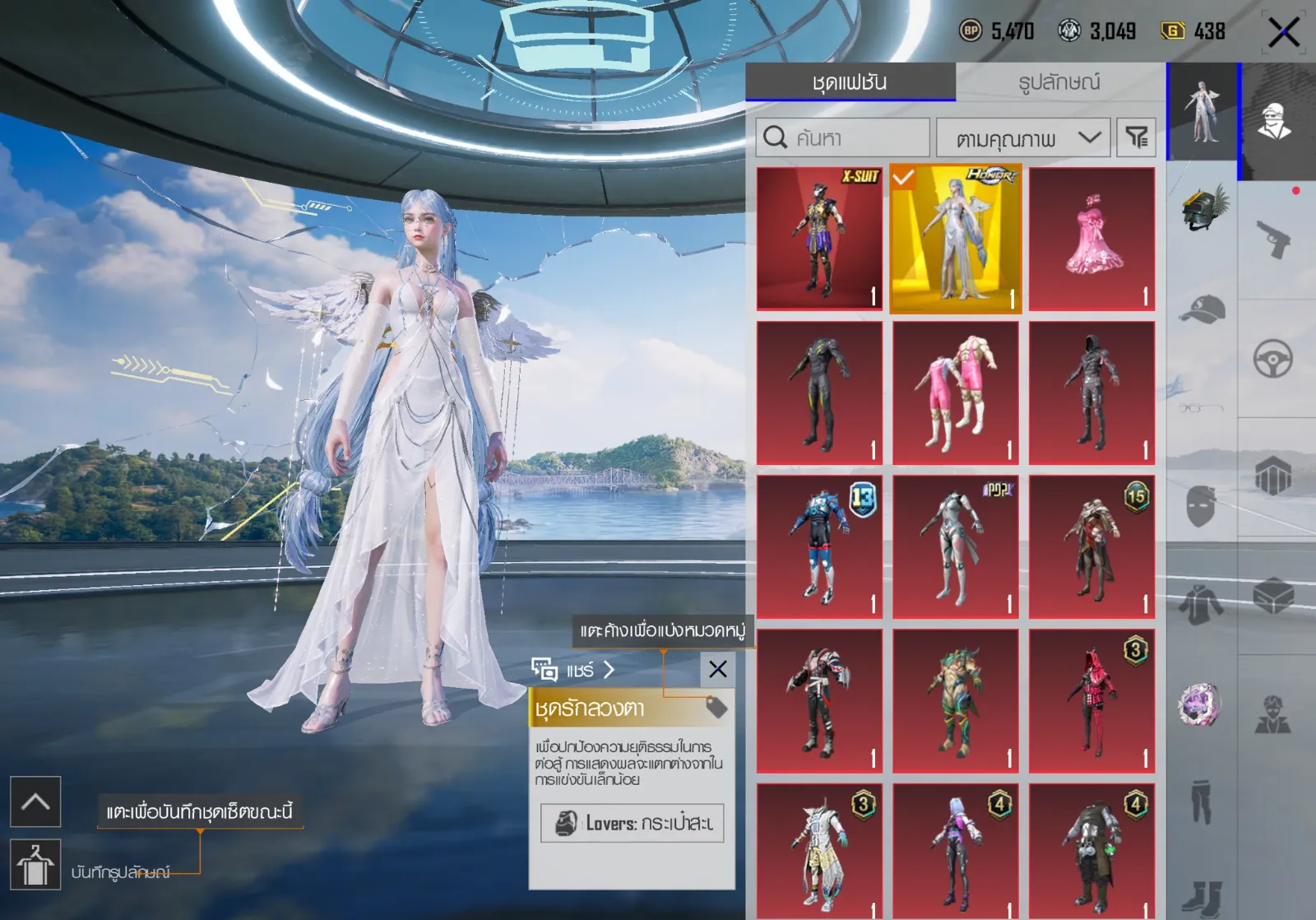Open the helmet category icon
1316x920 pixels.
tap(1202, 208)
